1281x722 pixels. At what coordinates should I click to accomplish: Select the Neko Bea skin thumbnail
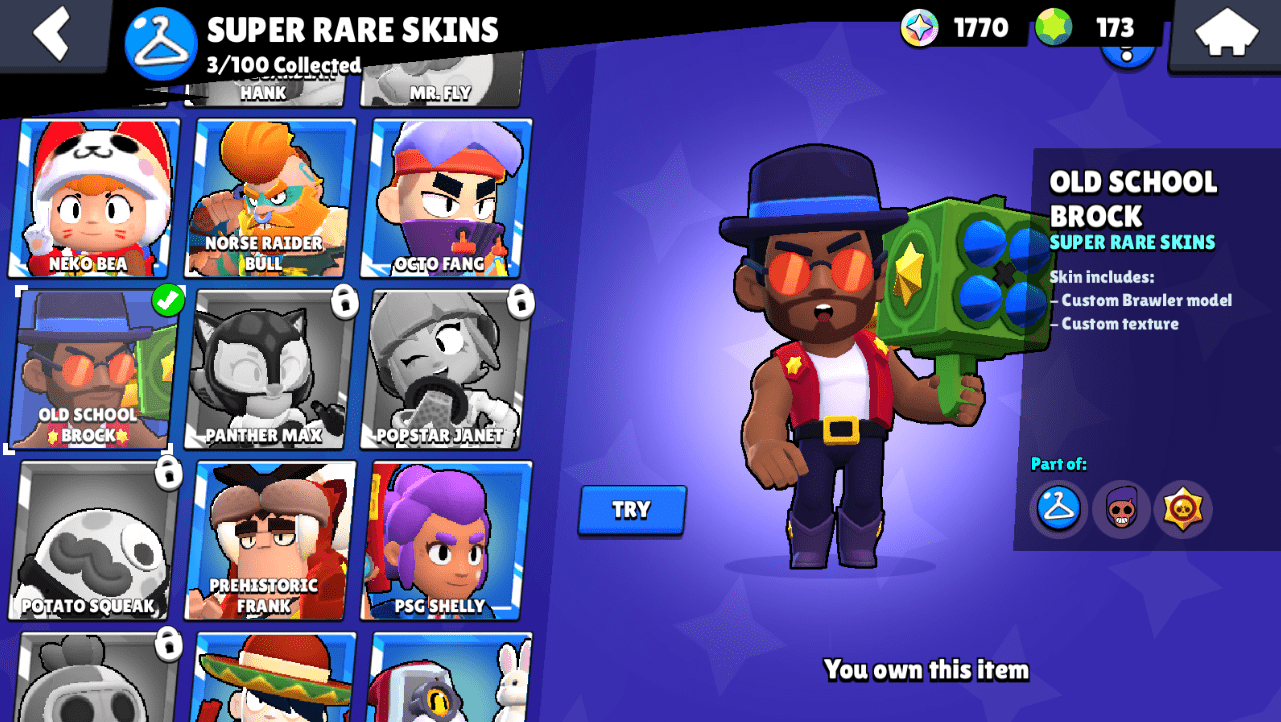[x=92, y=195]
